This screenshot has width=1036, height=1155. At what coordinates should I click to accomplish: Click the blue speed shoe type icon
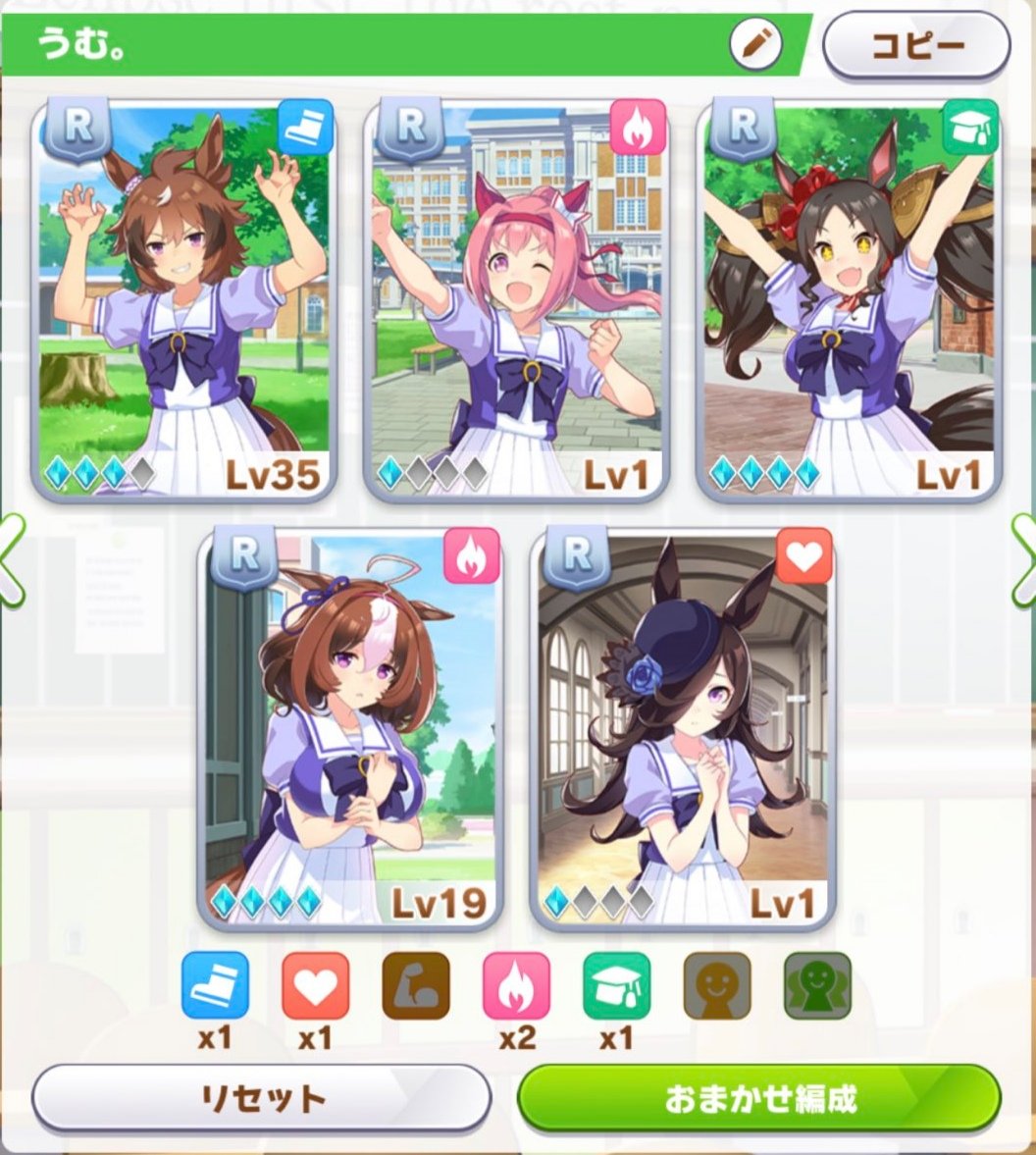[215, 986]
